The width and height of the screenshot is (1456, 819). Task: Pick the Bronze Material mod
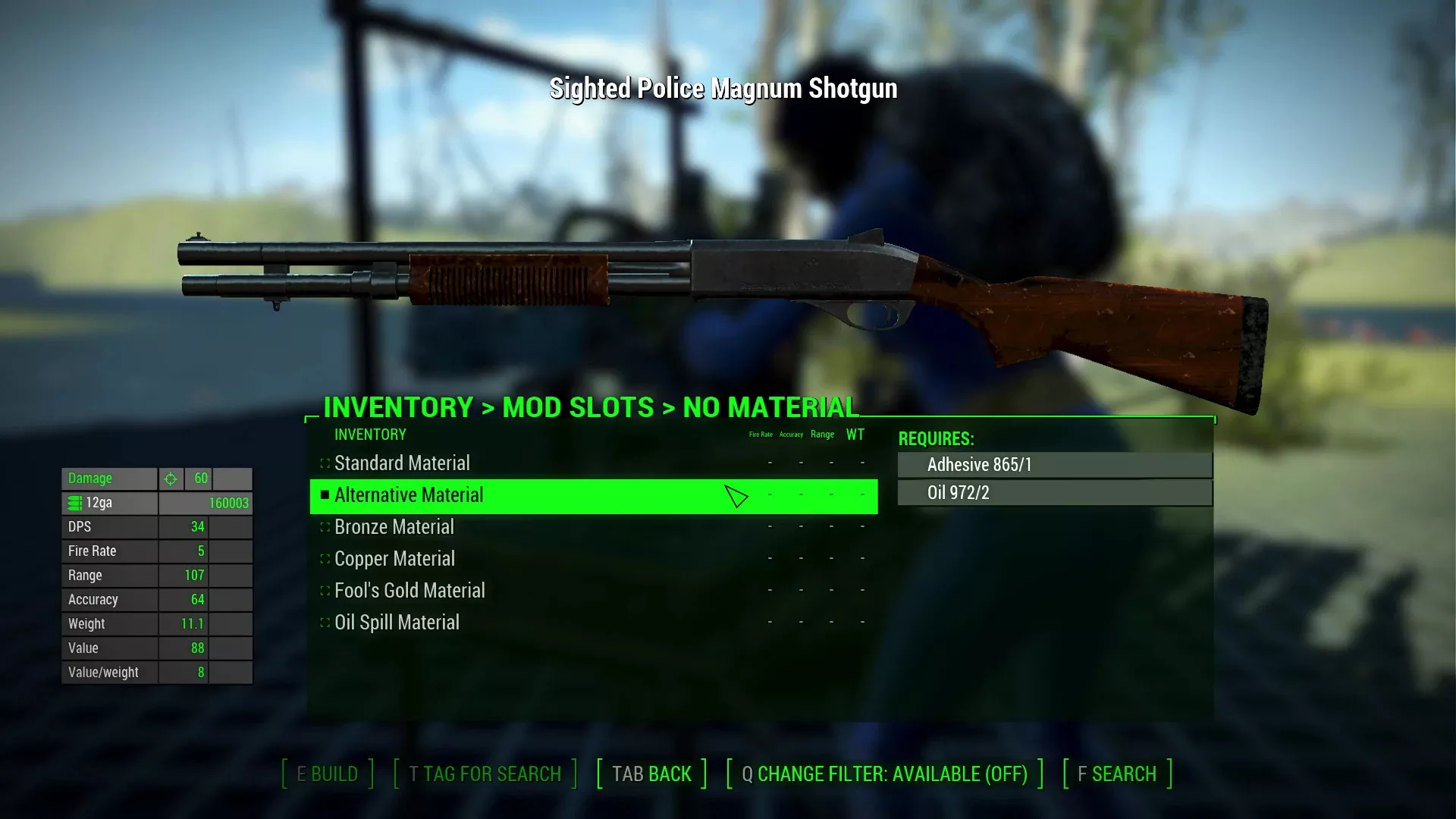tap(394, 527)
